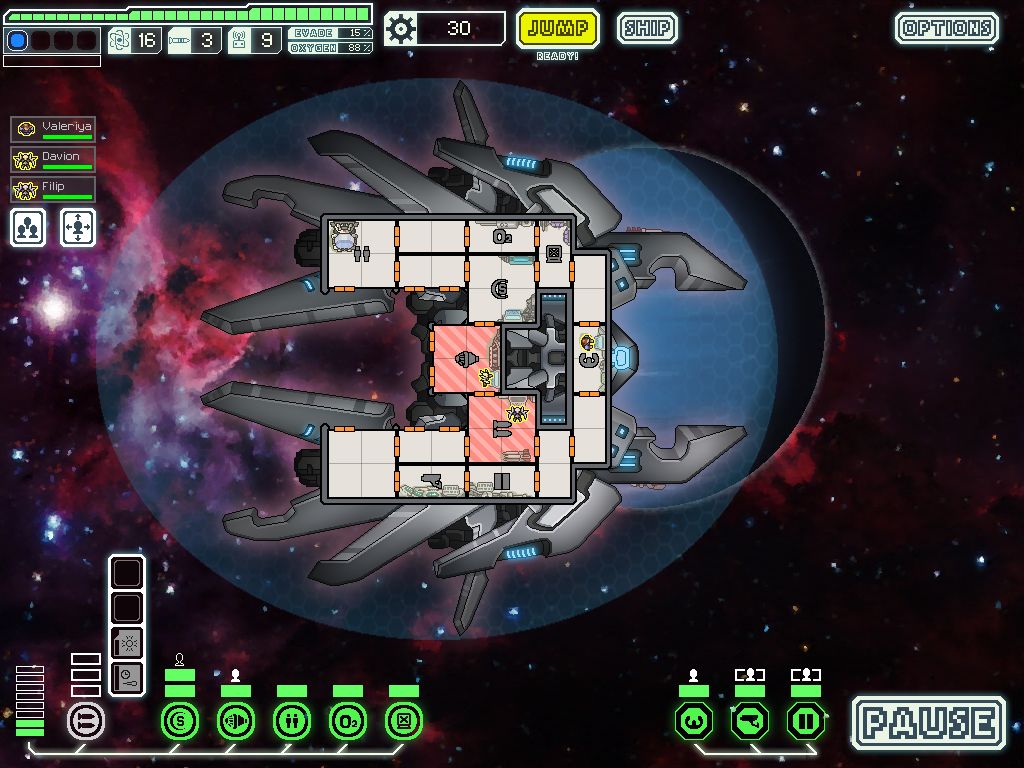Viewport: 1024px width, 768px height.
Task: Select the weapons system missile icon
Action: pos(85,720)
